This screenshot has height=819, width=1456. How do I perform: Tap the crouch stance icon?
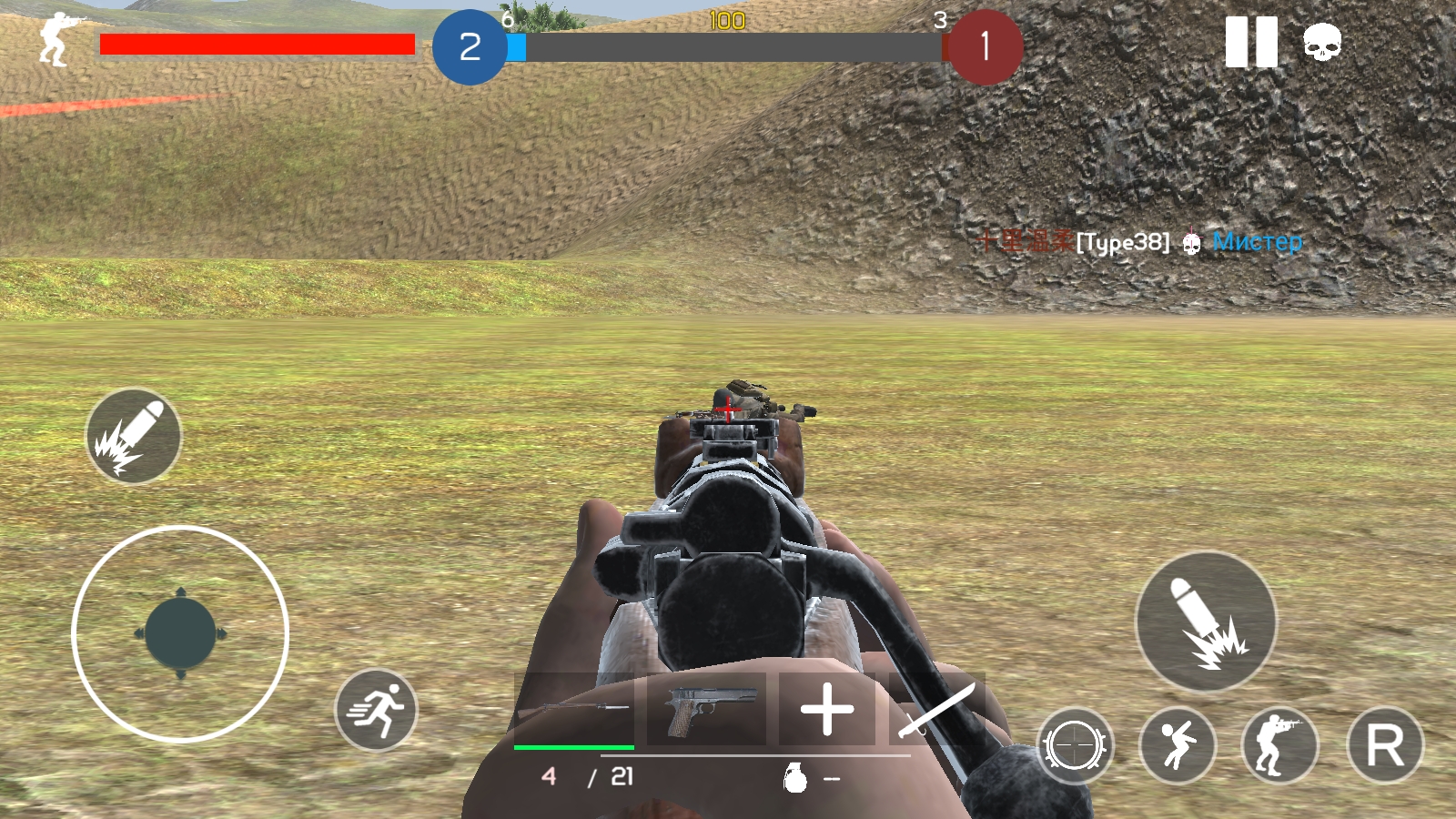1178,744
